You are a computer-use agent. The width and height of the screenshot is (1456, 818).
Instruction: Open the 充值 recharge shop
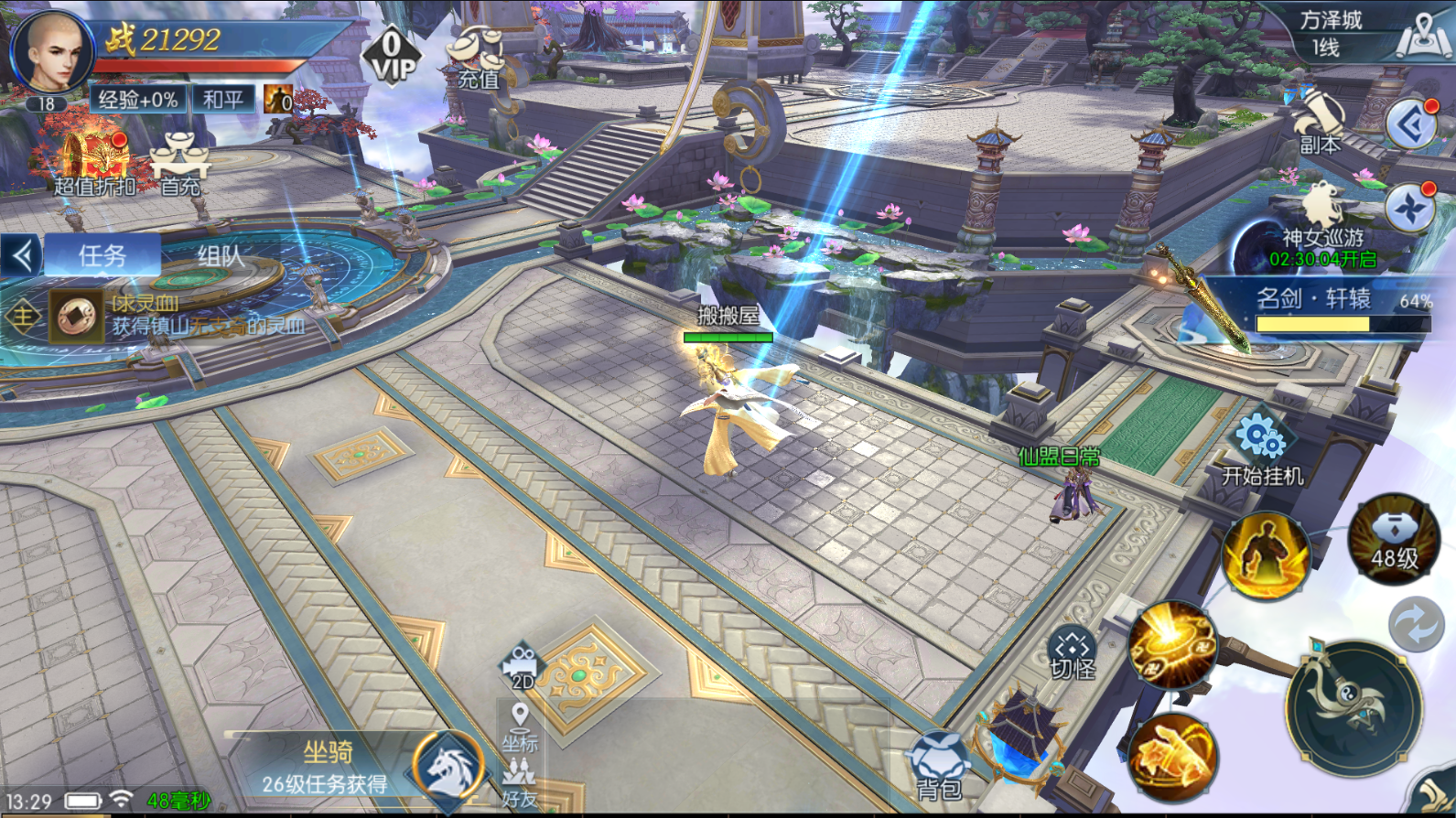(477, 59)
